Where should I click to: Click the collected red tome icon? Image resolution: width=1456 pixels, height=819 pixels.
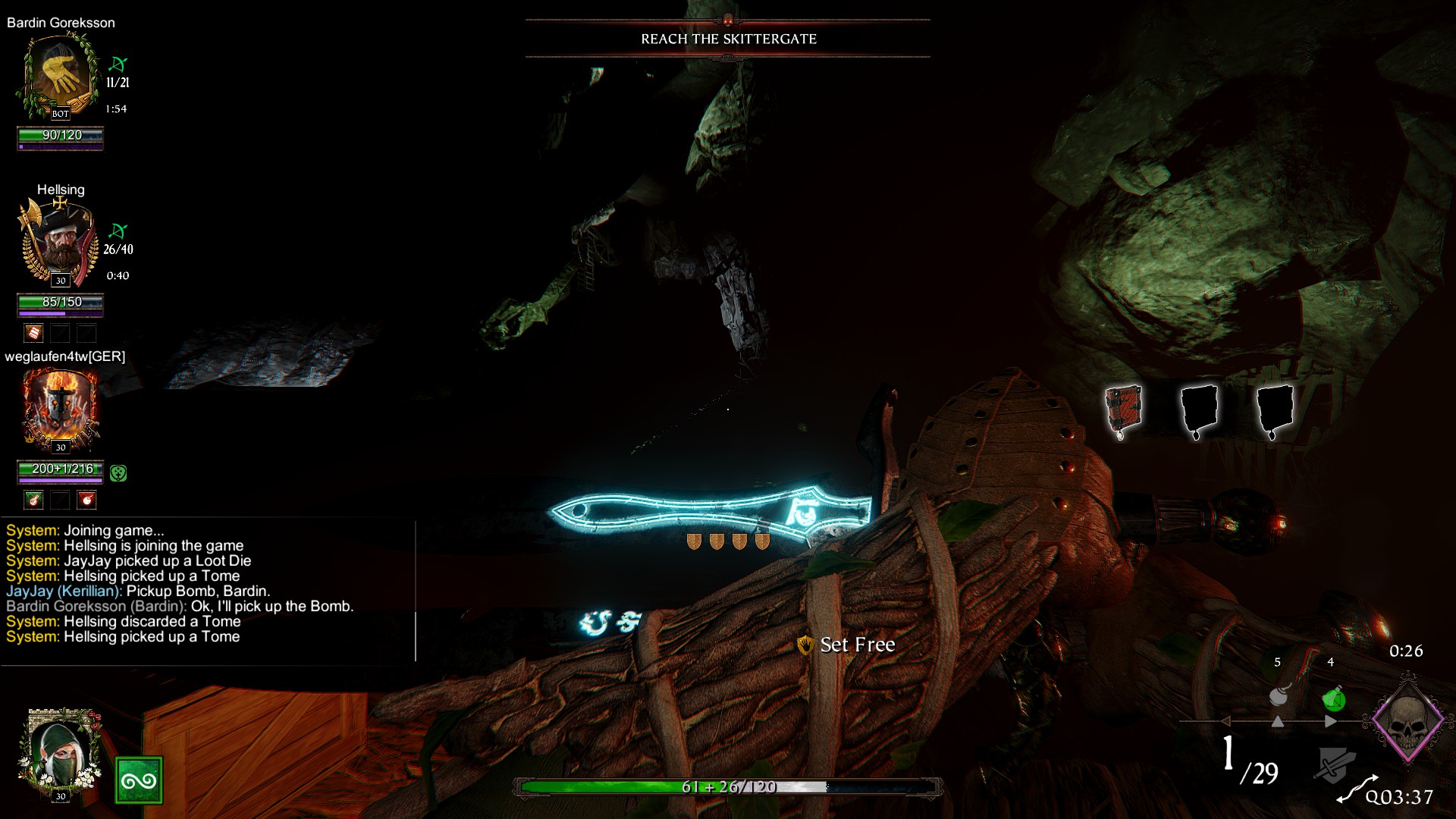click(x=1122, y=410)
